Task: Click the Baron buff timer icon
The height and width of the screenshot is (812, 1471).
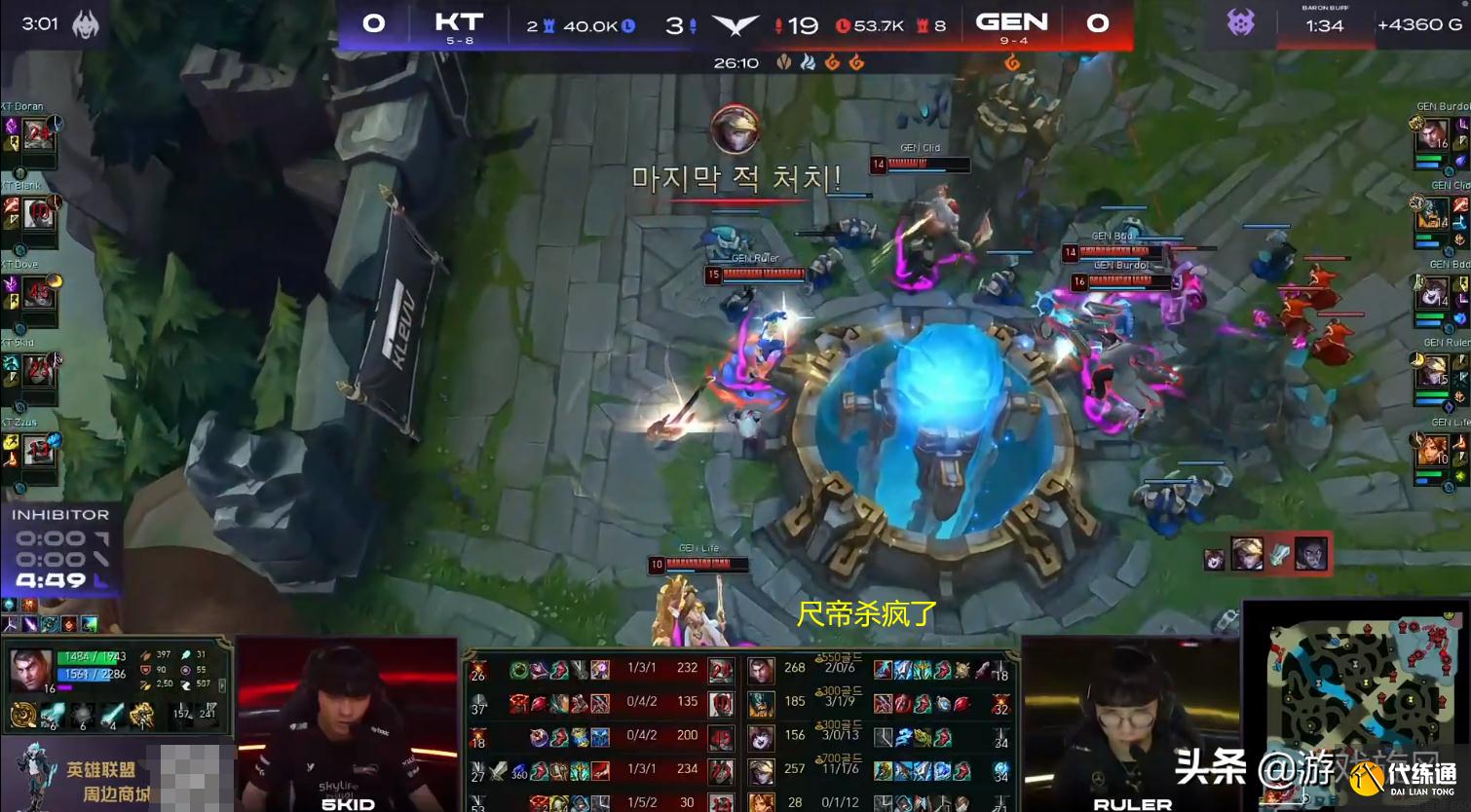Action: [x=1240, y=21]
